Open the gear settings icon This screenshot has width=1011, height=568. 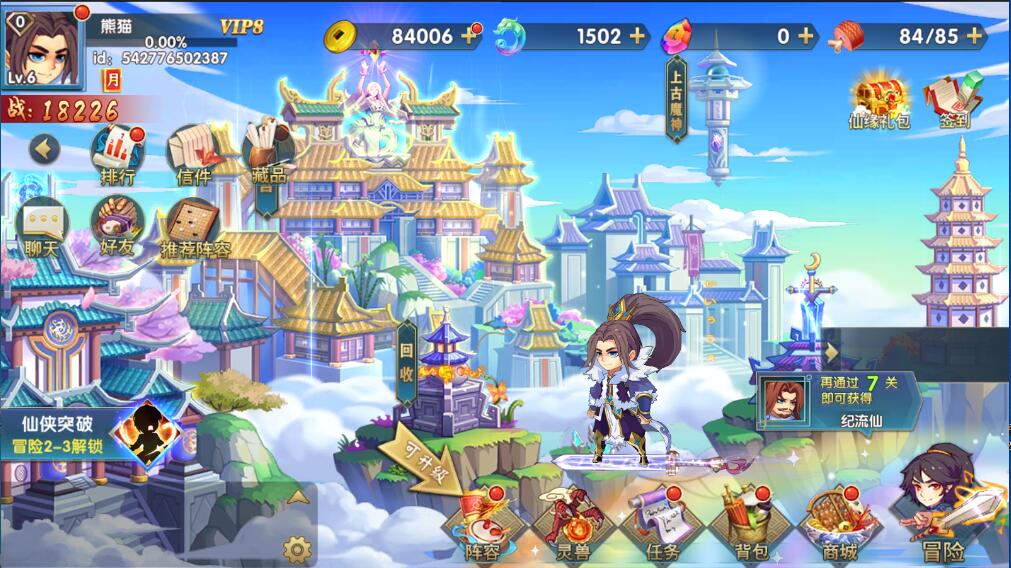tap(296, 548)
